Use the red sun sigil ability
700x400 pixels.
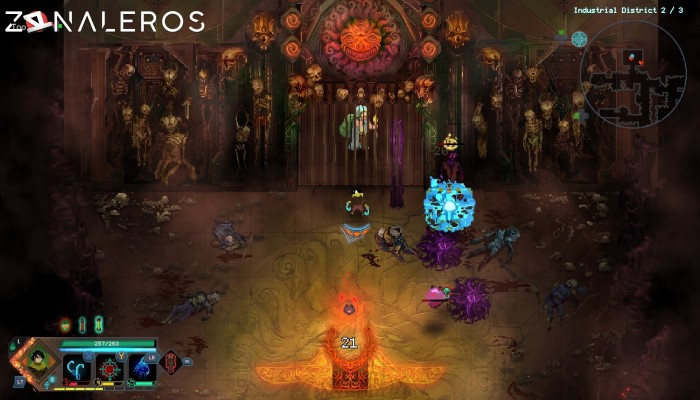(x=109, y=369)
